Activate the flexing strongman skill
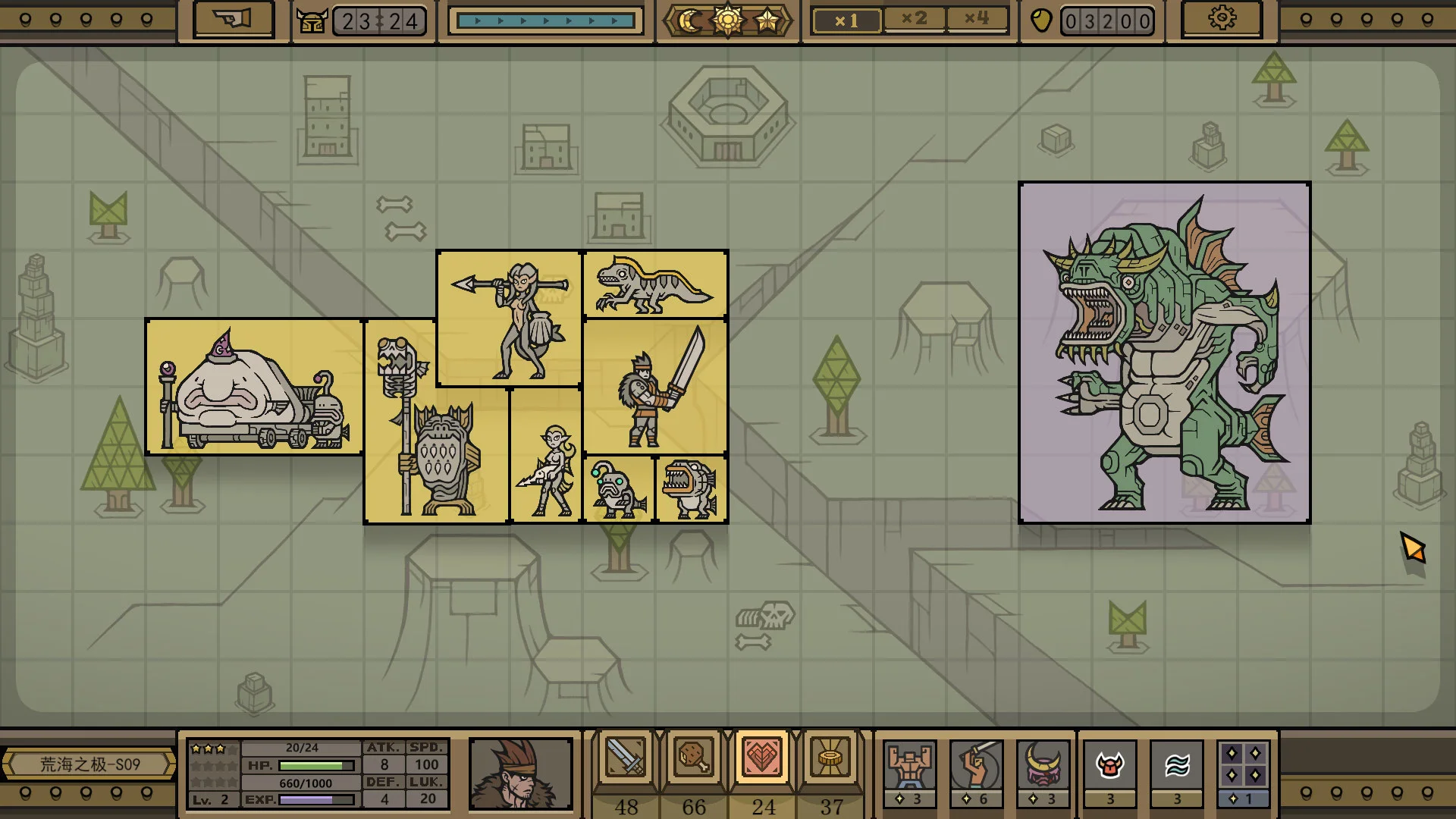Screen dimensions: 1456x819 (x=909, y=766)
